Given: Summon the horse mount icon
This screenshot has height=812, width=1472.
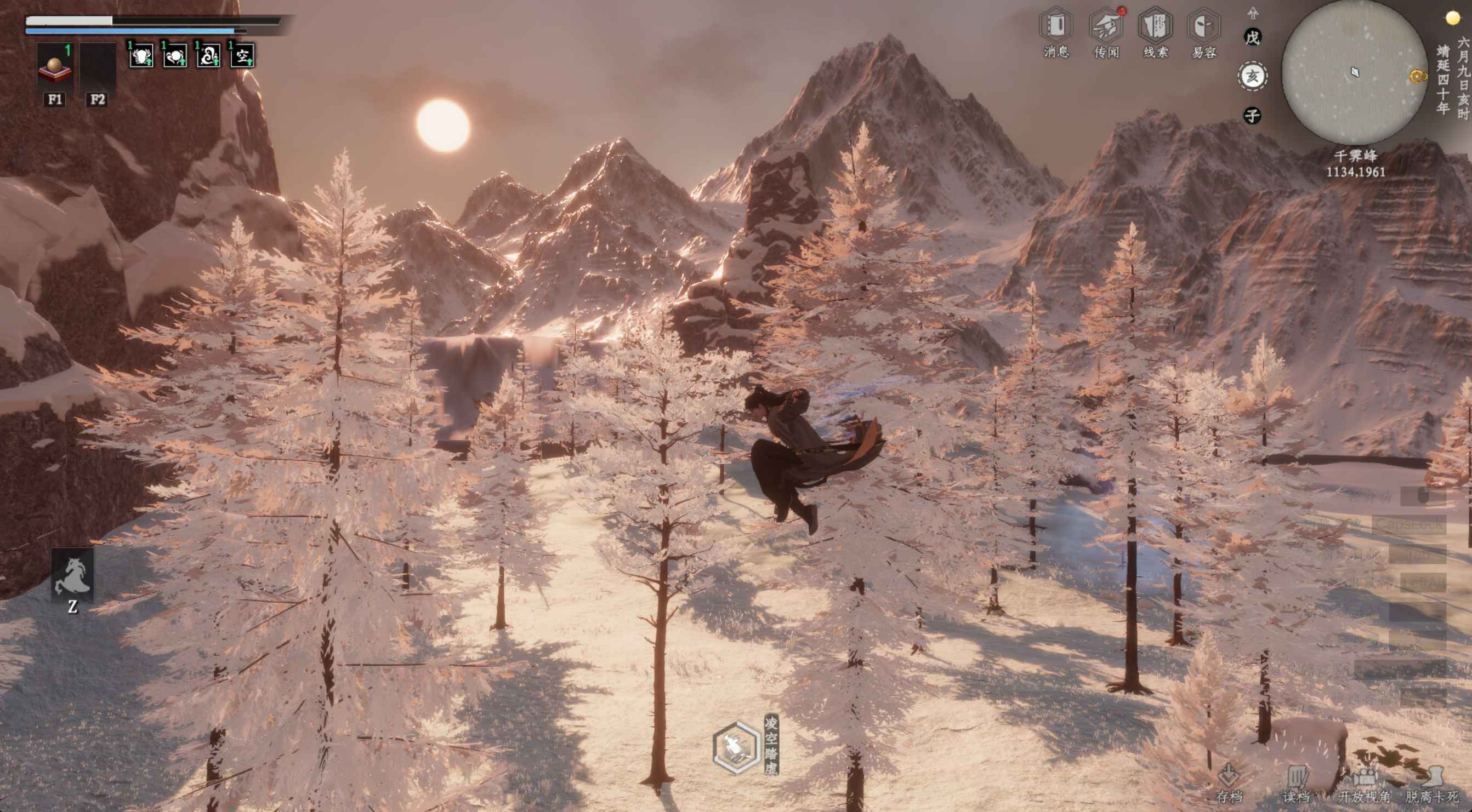Looking at the screenshot, I should pos(72,574).
